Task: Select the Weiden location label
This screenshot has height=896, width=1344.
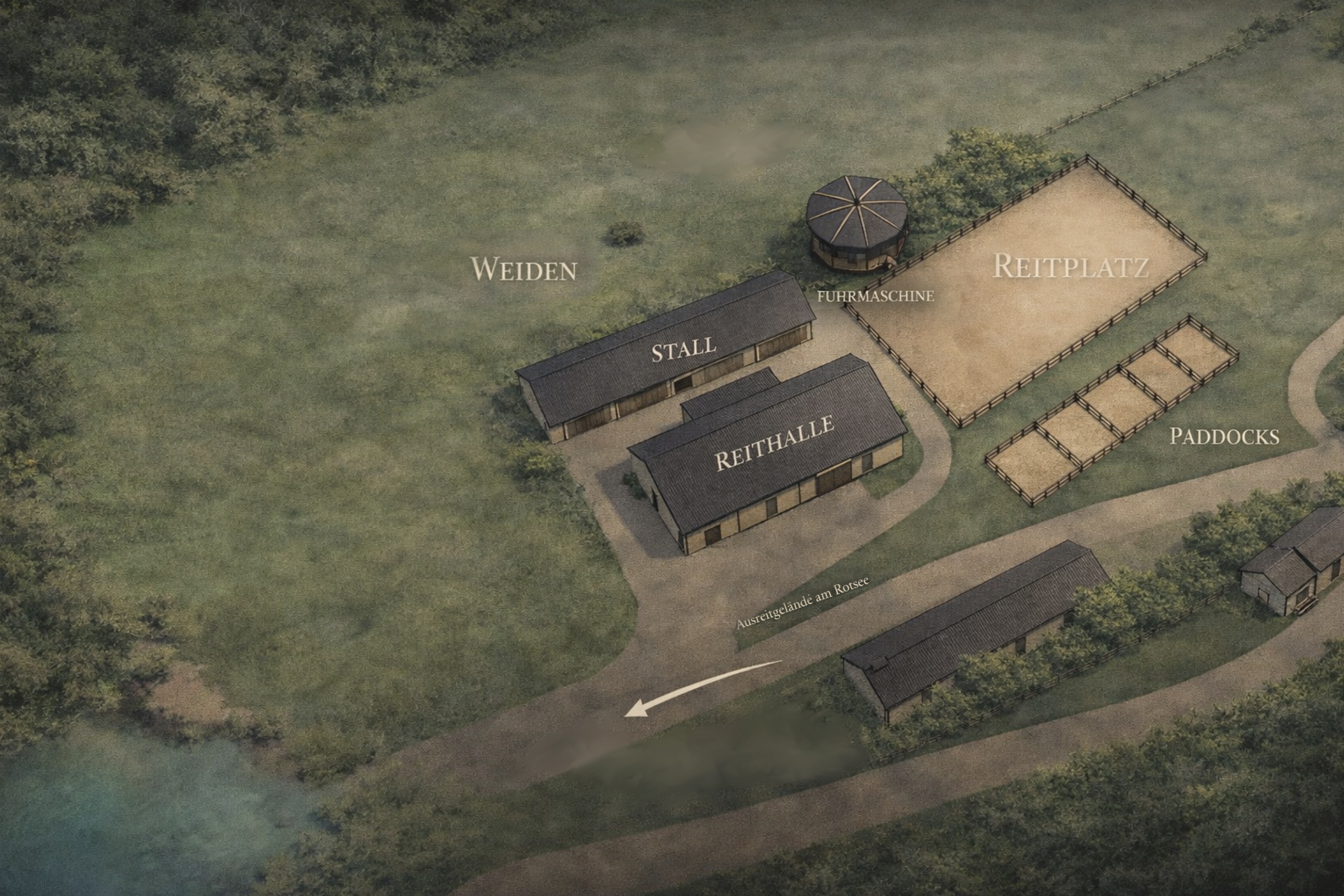Action: pos(523,269)
